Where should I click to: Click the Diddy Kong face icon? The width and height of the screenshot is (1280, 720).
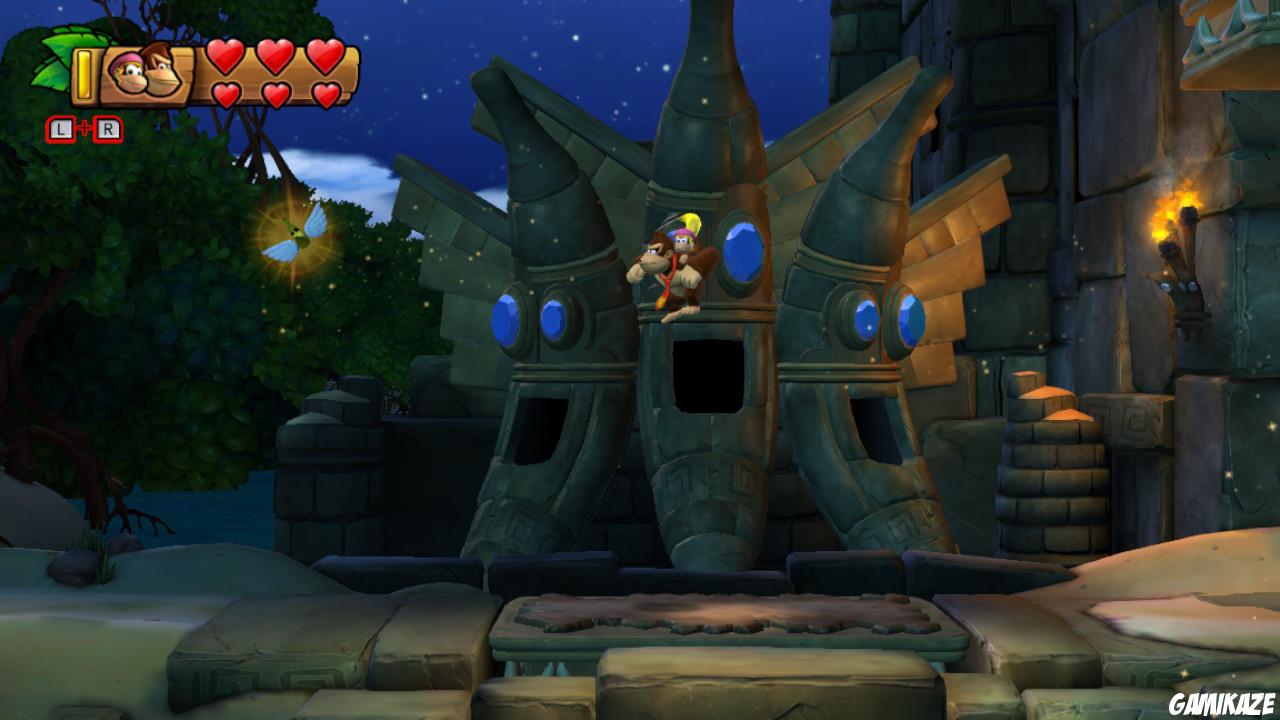click(128, 72)
